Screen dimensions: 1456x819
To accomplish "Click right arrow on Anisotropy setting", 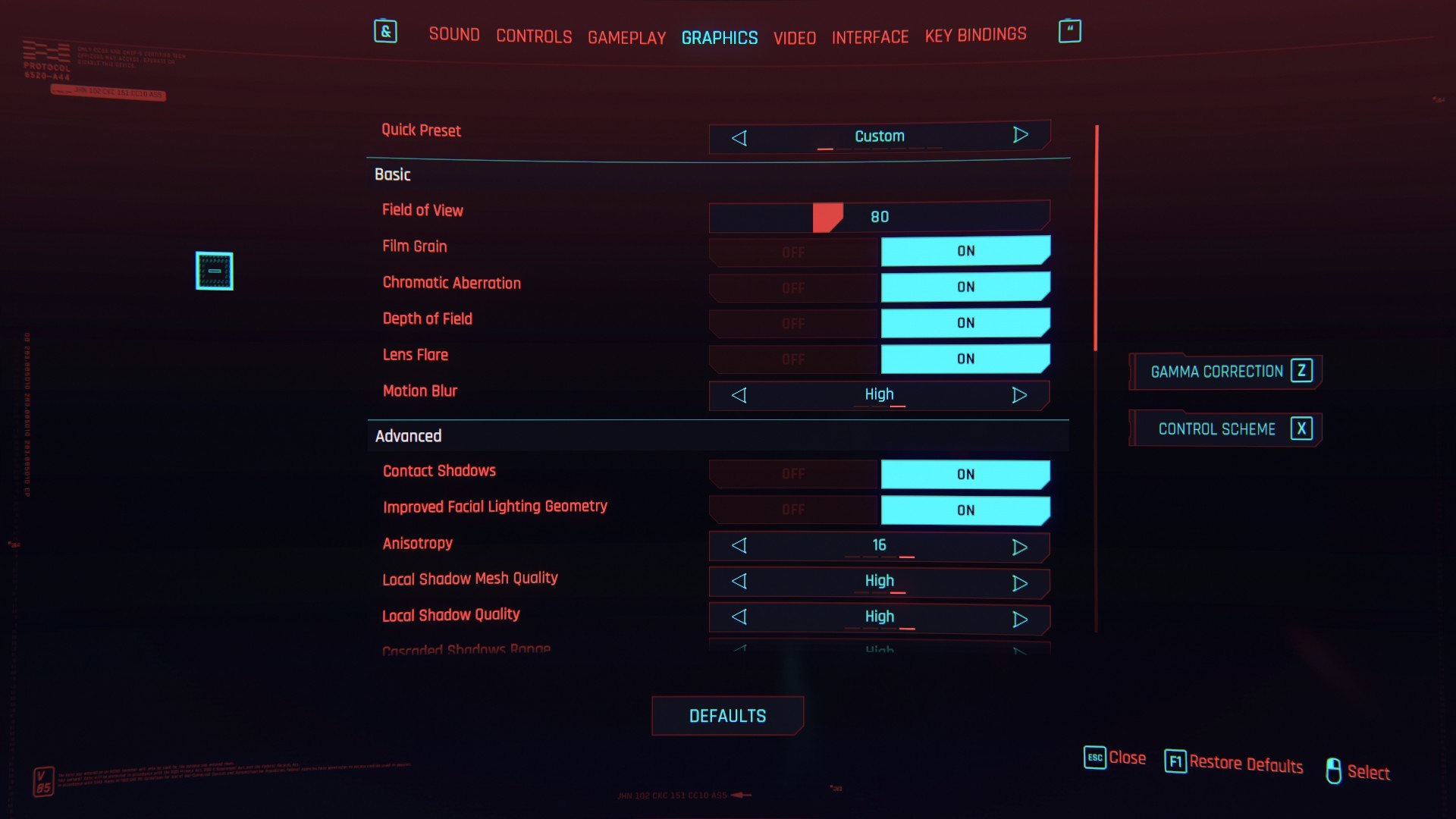I will coord(1020,546).
